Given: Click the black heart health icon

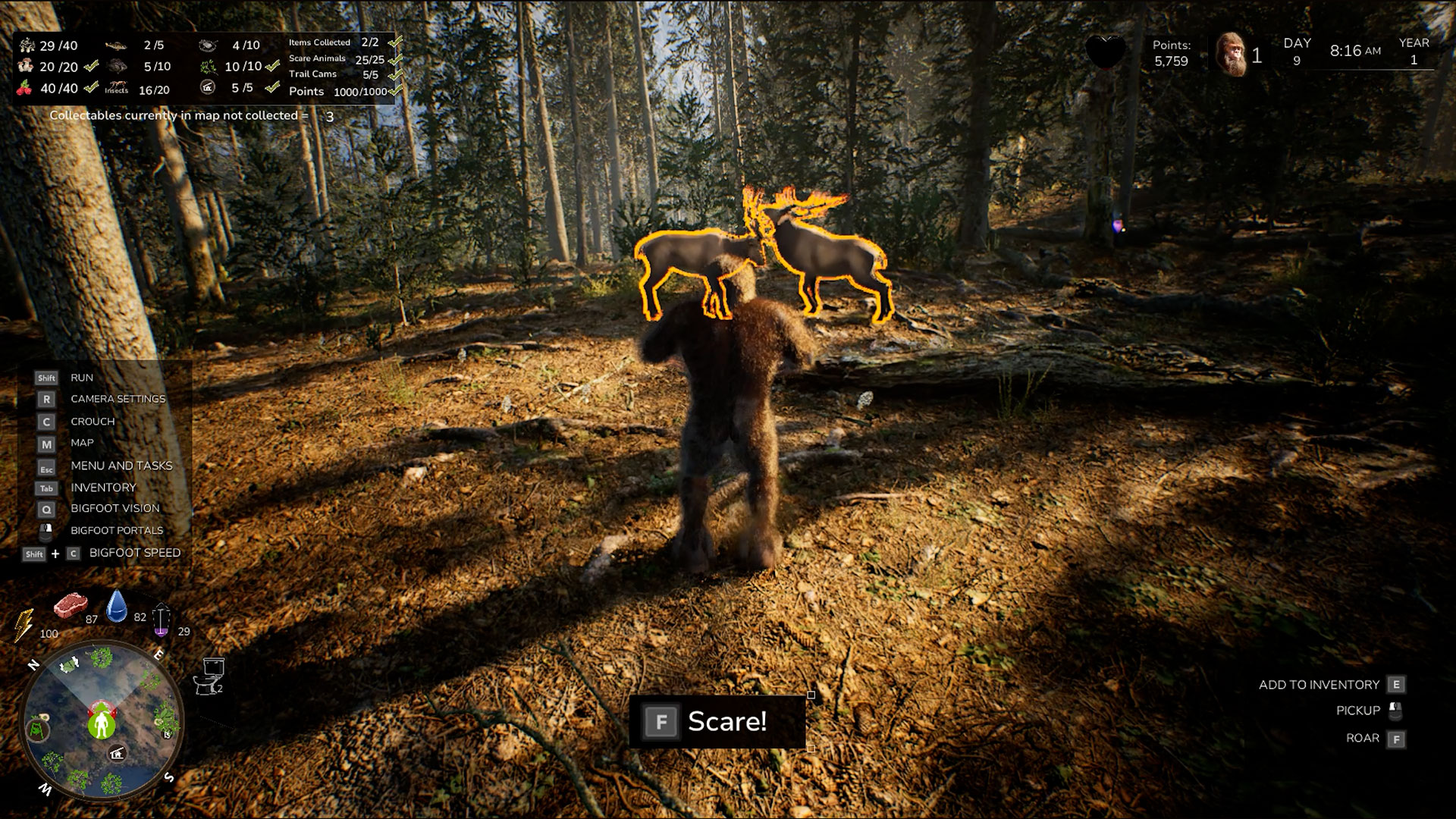Looking at the screenshot, I should click(1105, 52).
